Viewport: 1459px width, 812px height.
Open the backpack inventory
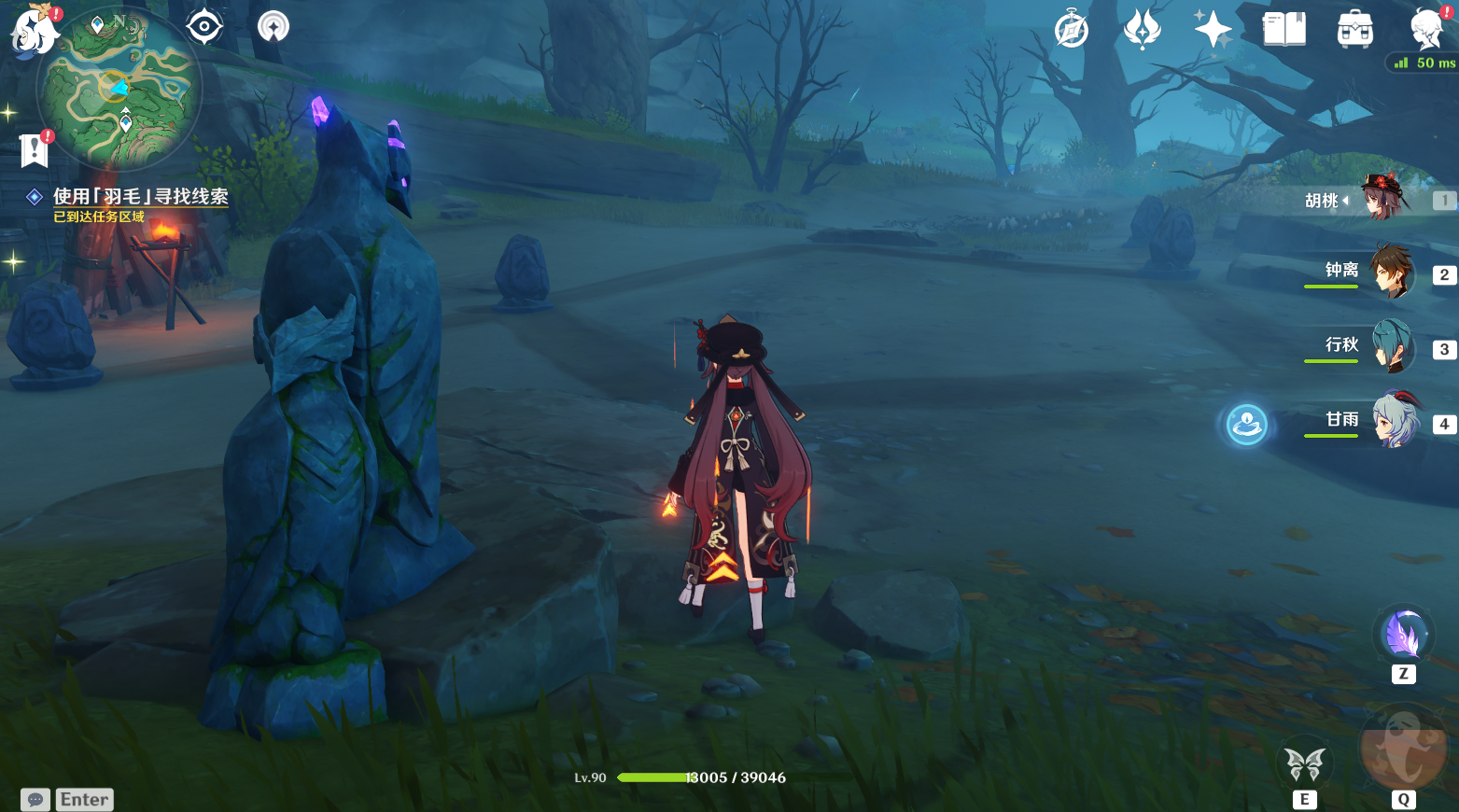1354,30
